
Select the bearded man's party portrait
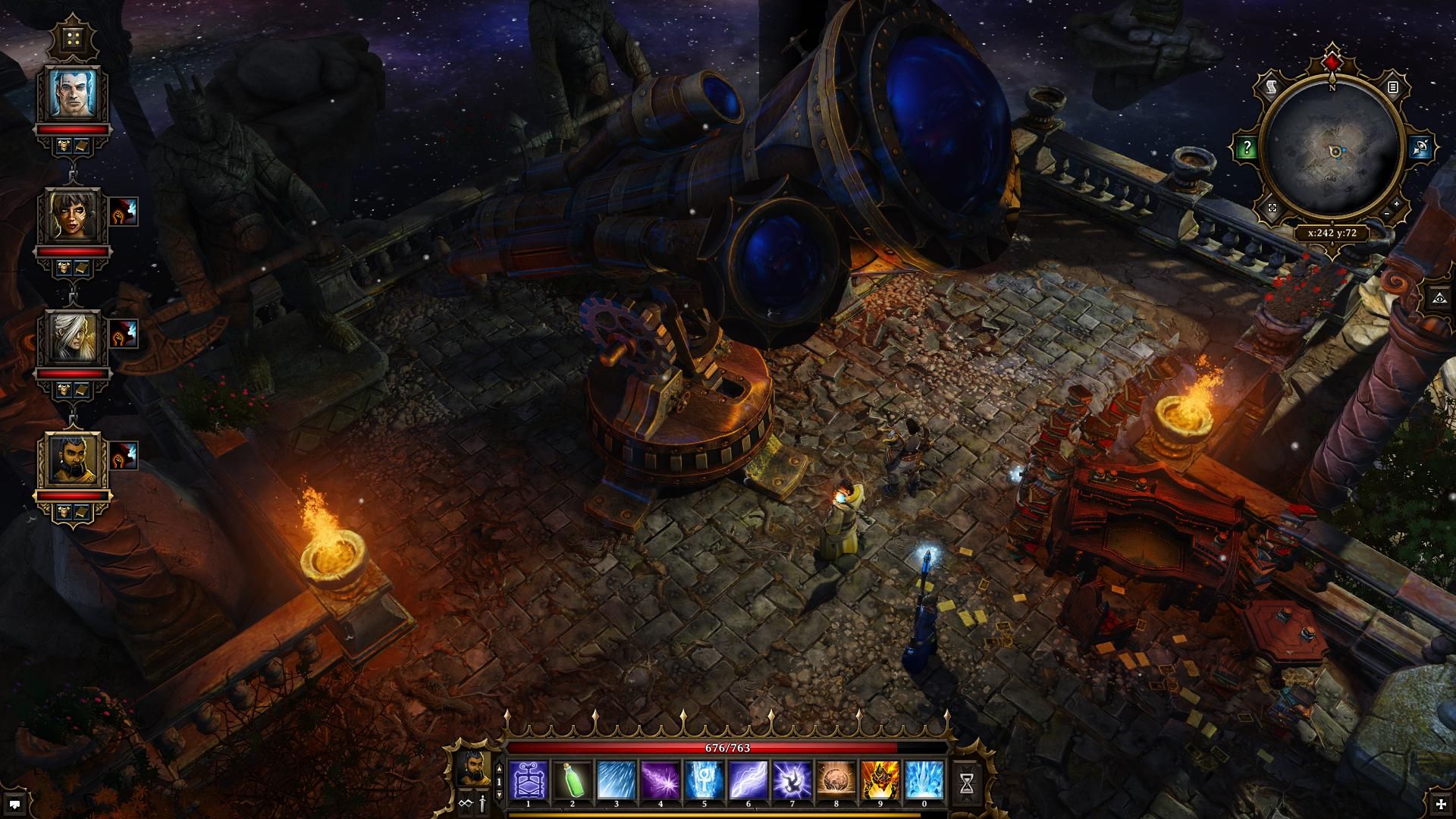tap(75, 460)
